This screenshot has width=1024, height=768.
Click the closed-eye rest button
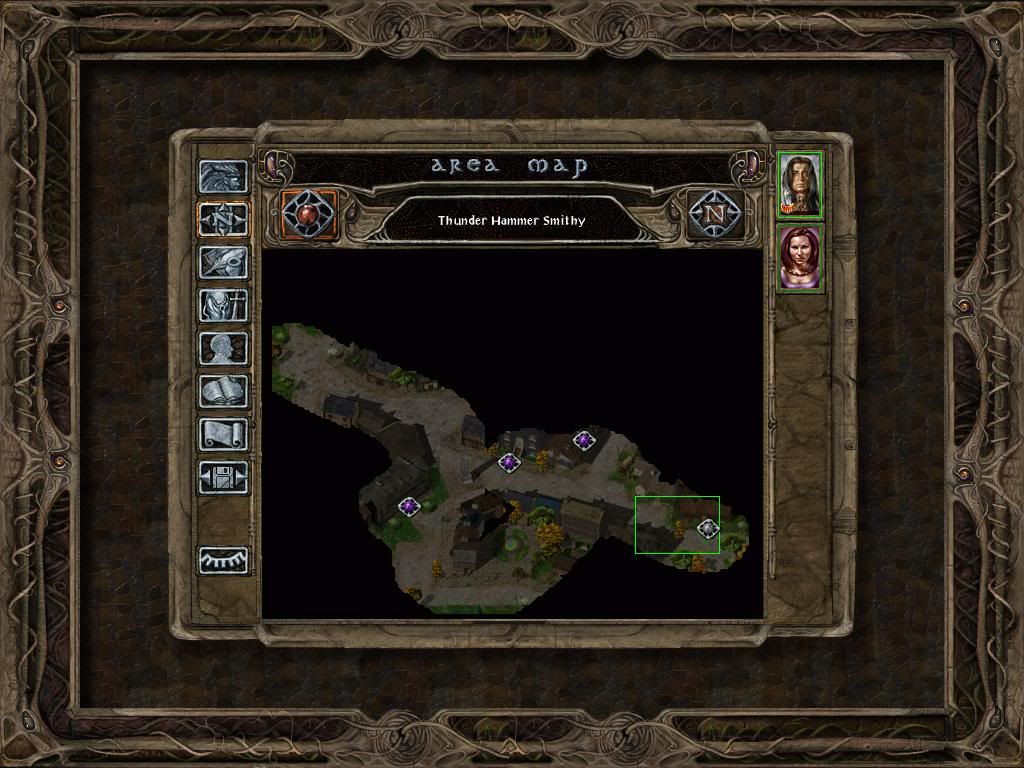click(x=223, y=560)
